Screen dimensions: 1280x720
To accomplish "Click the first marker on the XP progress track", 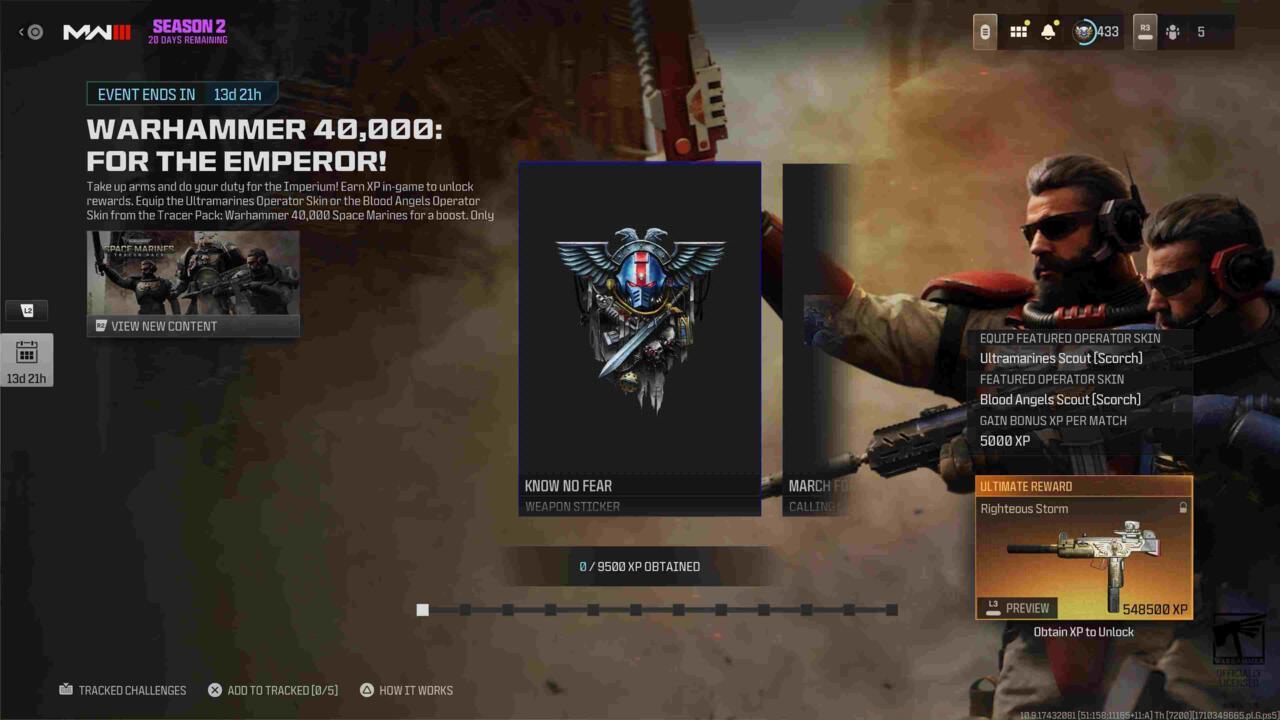I will [422, 610].
